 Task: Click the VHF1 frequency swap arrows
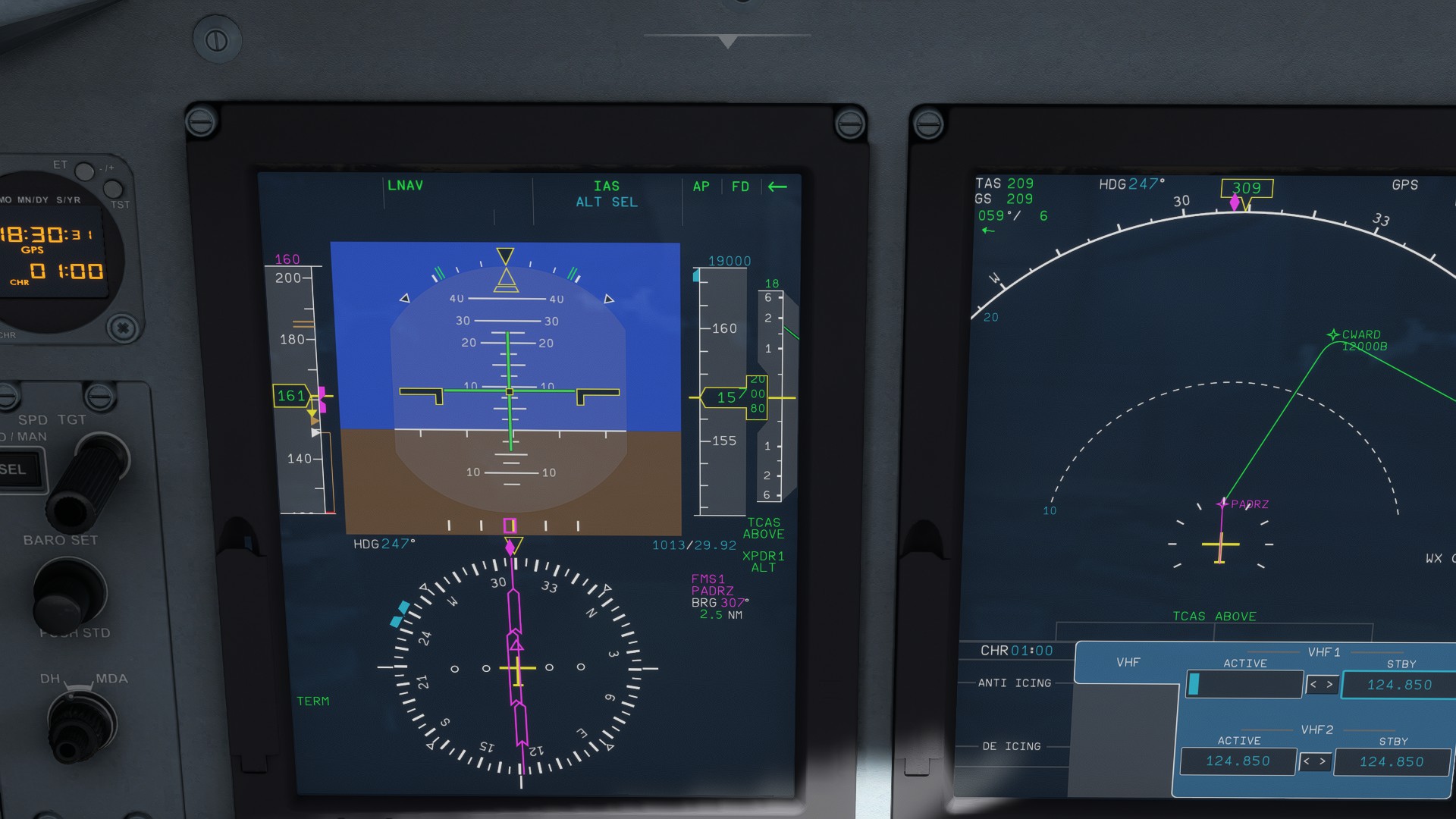[x=1321, y=684]
